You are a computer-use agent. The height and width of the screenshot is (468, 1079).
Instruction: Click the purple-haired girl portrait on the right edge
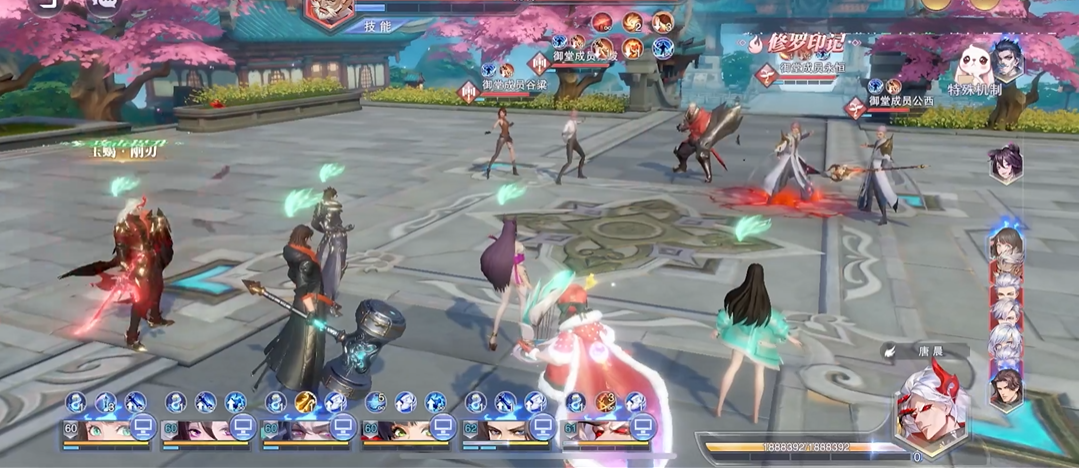pyautogui.click(x=1005, y=162)
